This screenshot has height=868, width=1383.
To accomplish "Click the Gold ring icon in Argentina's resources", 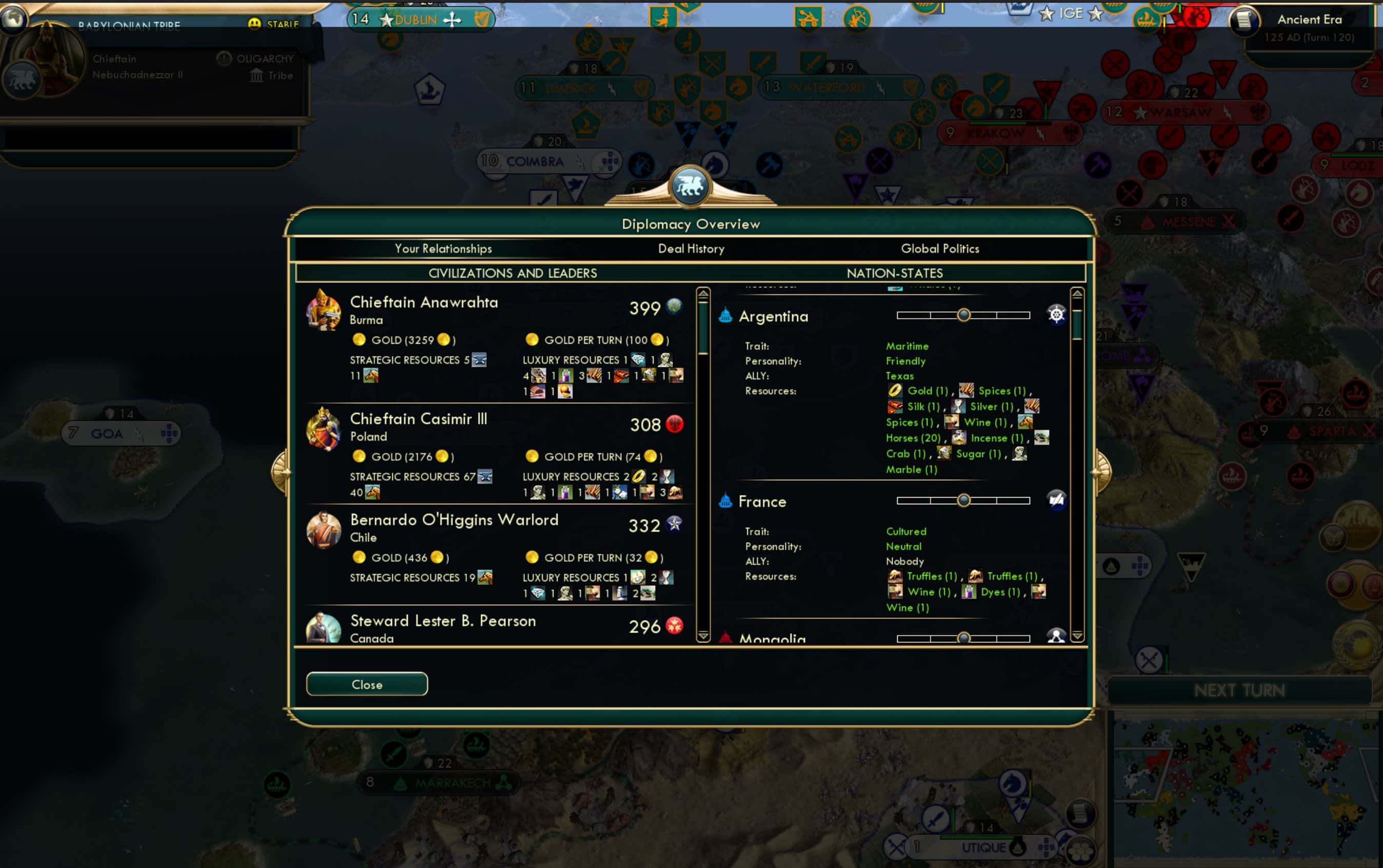I will click(x=896, y=390).
